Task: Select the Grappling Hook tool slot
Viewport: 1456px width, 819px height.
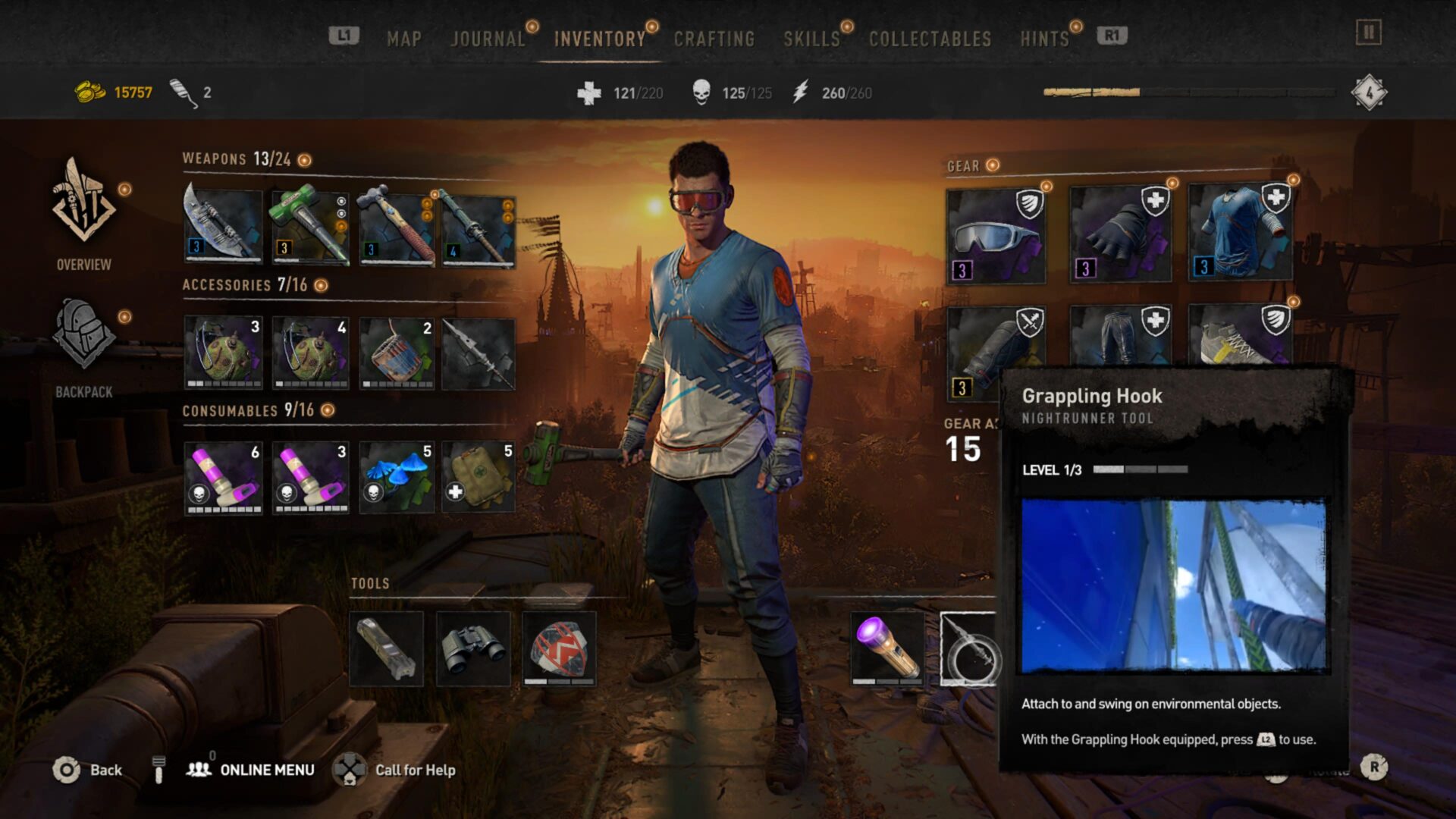Action: pos(969,649)
